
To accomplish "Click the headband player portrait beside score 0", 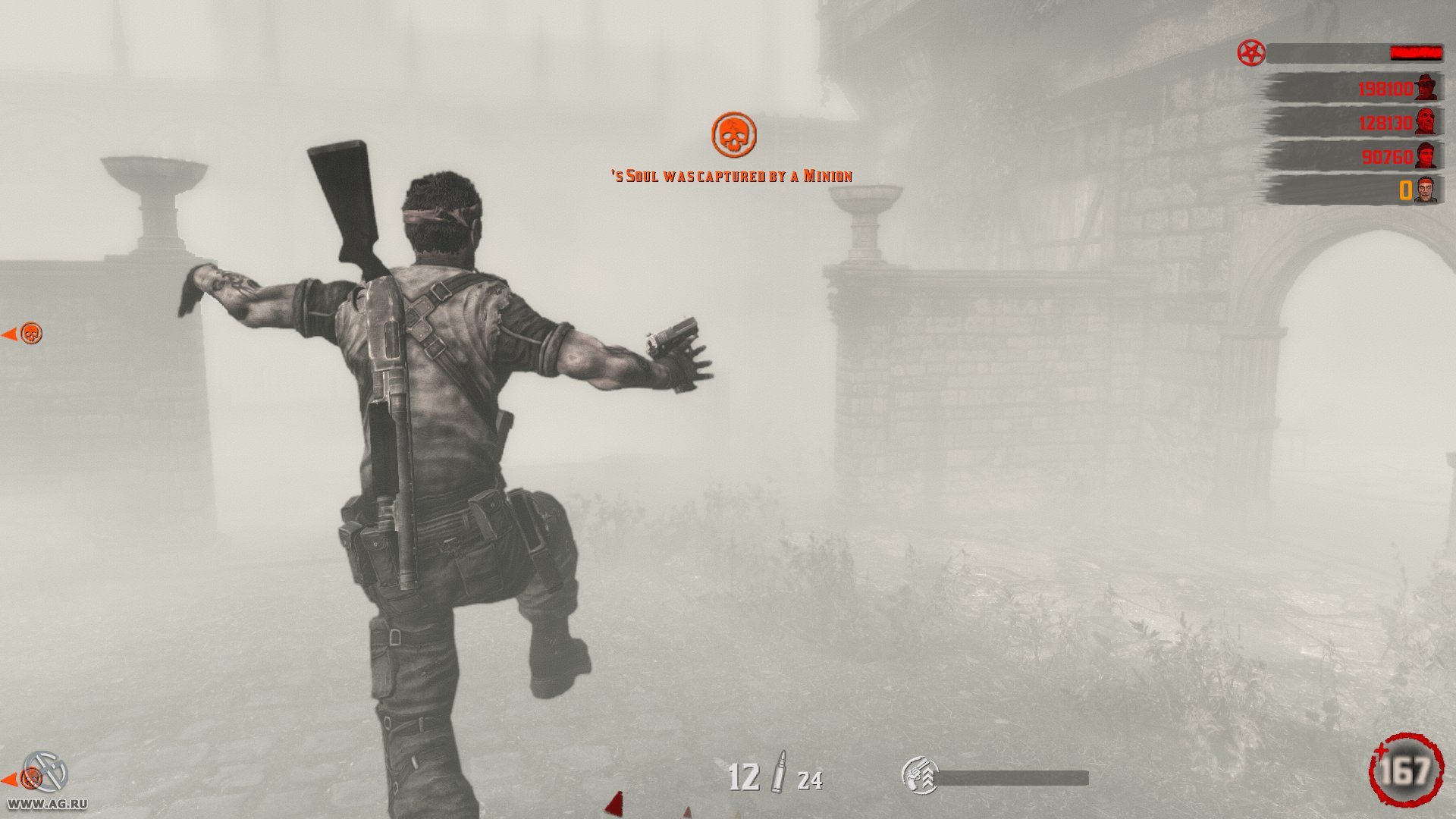I will [1425, 190].
